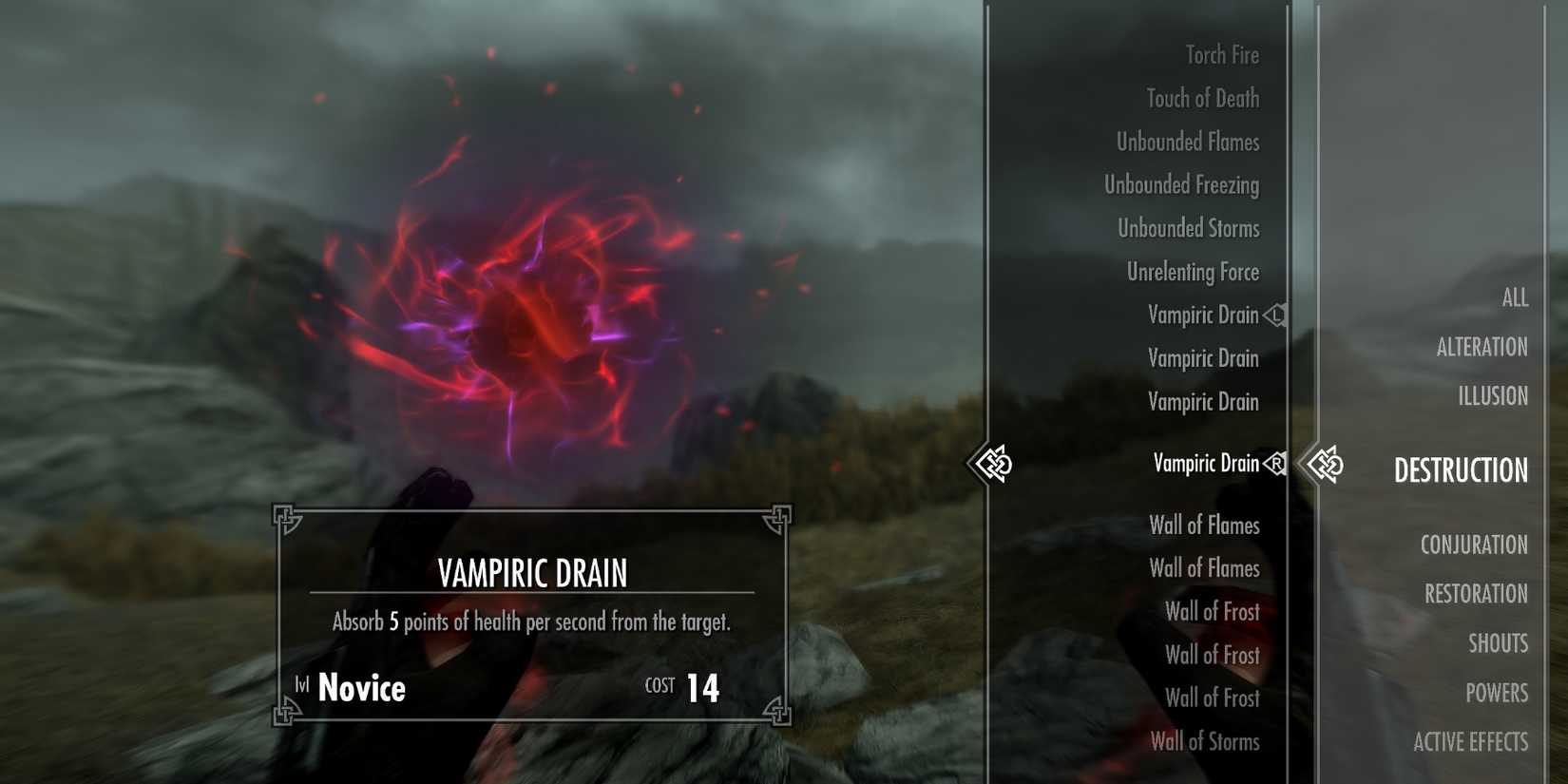Click Wall of Storms at the list bottom

(x=1205, y=742)
